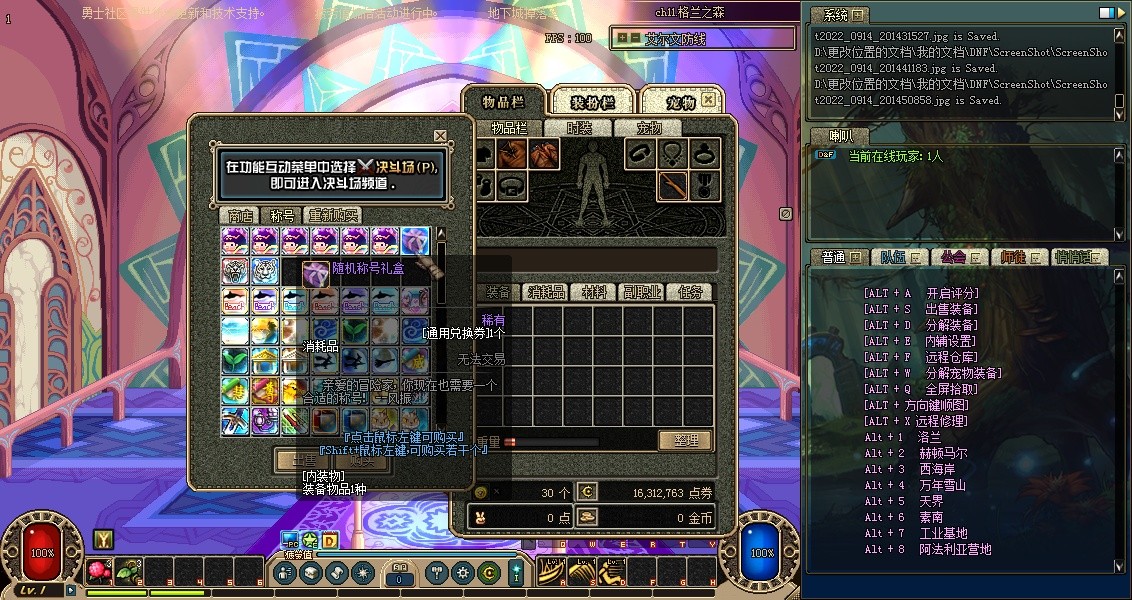
Task: Select the 商店 shop tab
Action: click(x=240, y=215)
